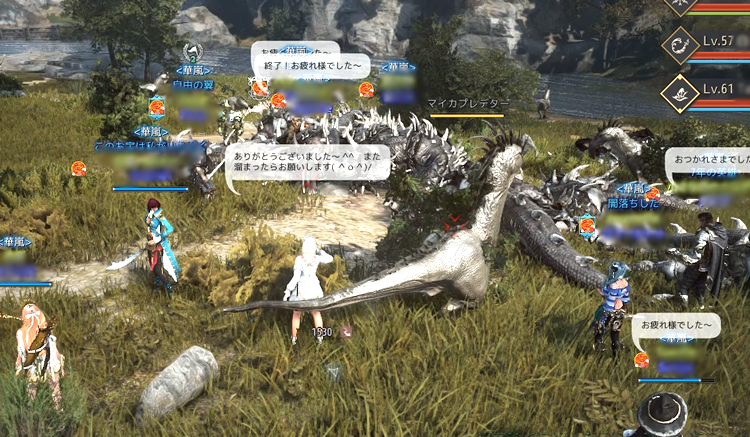This screenshot has height=437, width=750.
Task: Select the topmost party member diamond icon
Action: pos(681,6)
